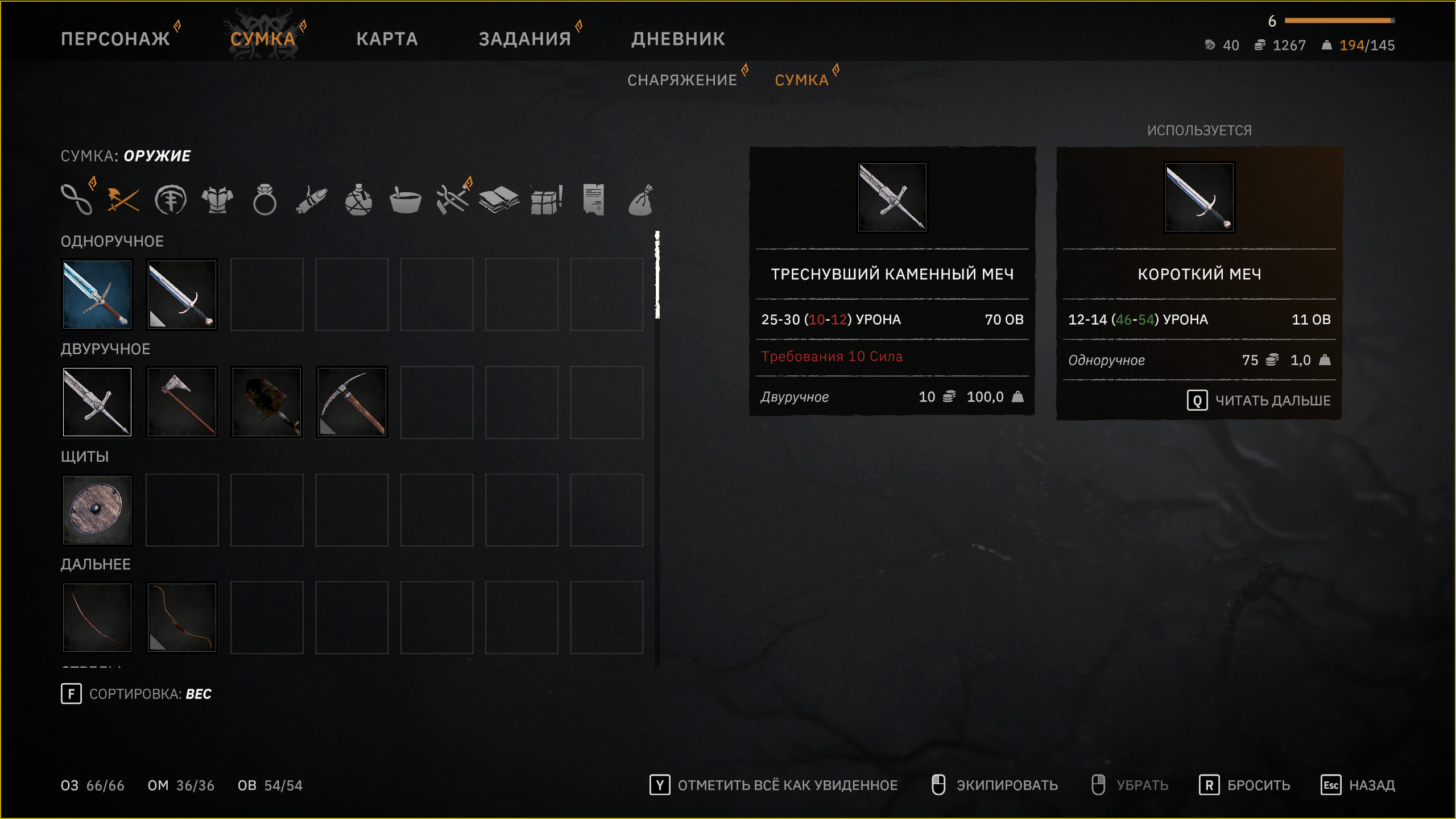
Task: Switch to the Снаряжение subtab
Action: coord(682,80)
